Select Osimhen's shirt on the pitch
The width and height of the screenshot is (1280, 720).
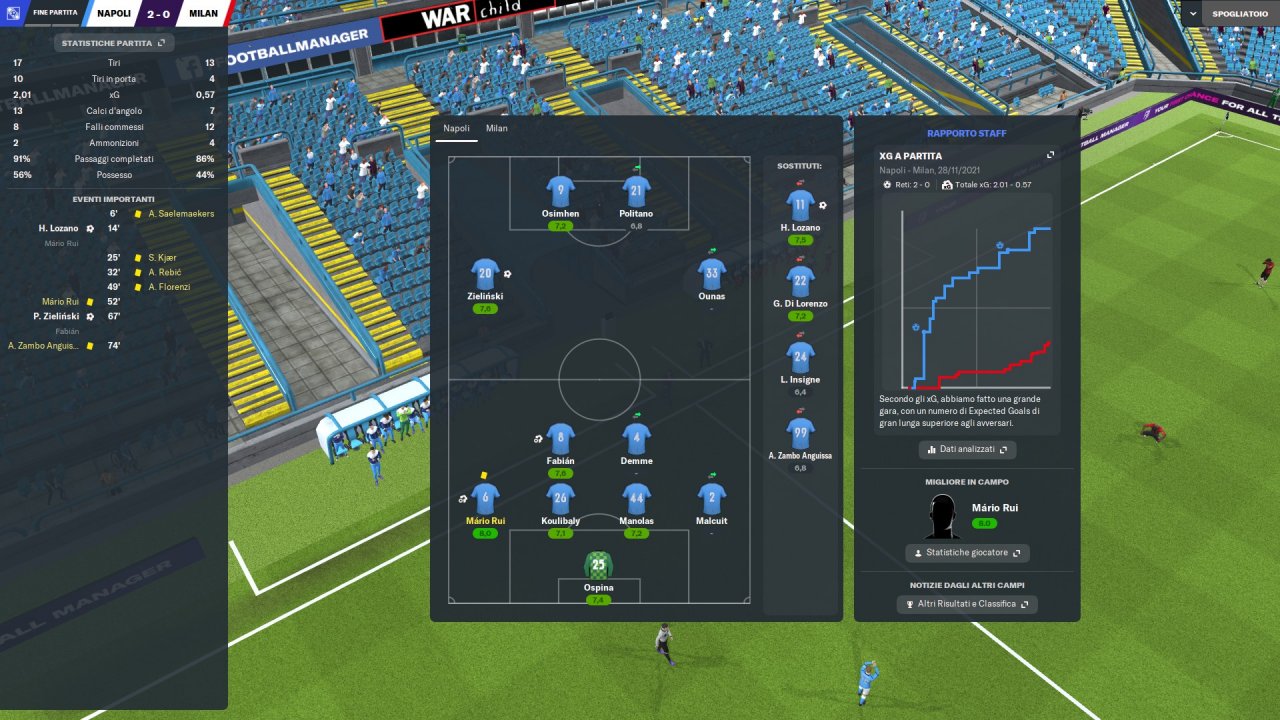(560, 192)
